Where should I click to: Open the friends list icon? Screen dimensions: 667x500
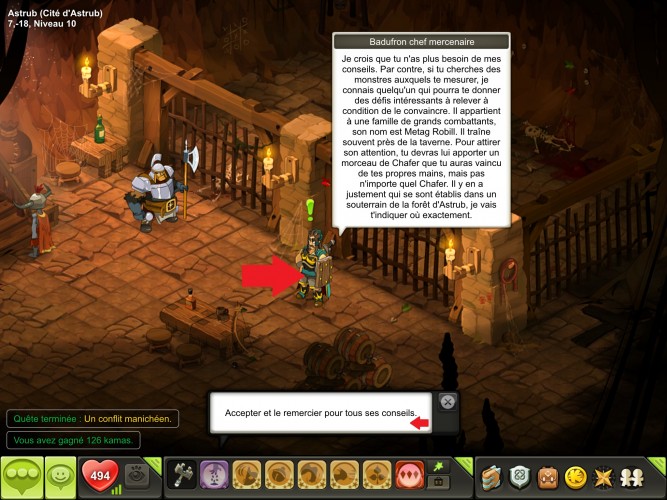634,476
